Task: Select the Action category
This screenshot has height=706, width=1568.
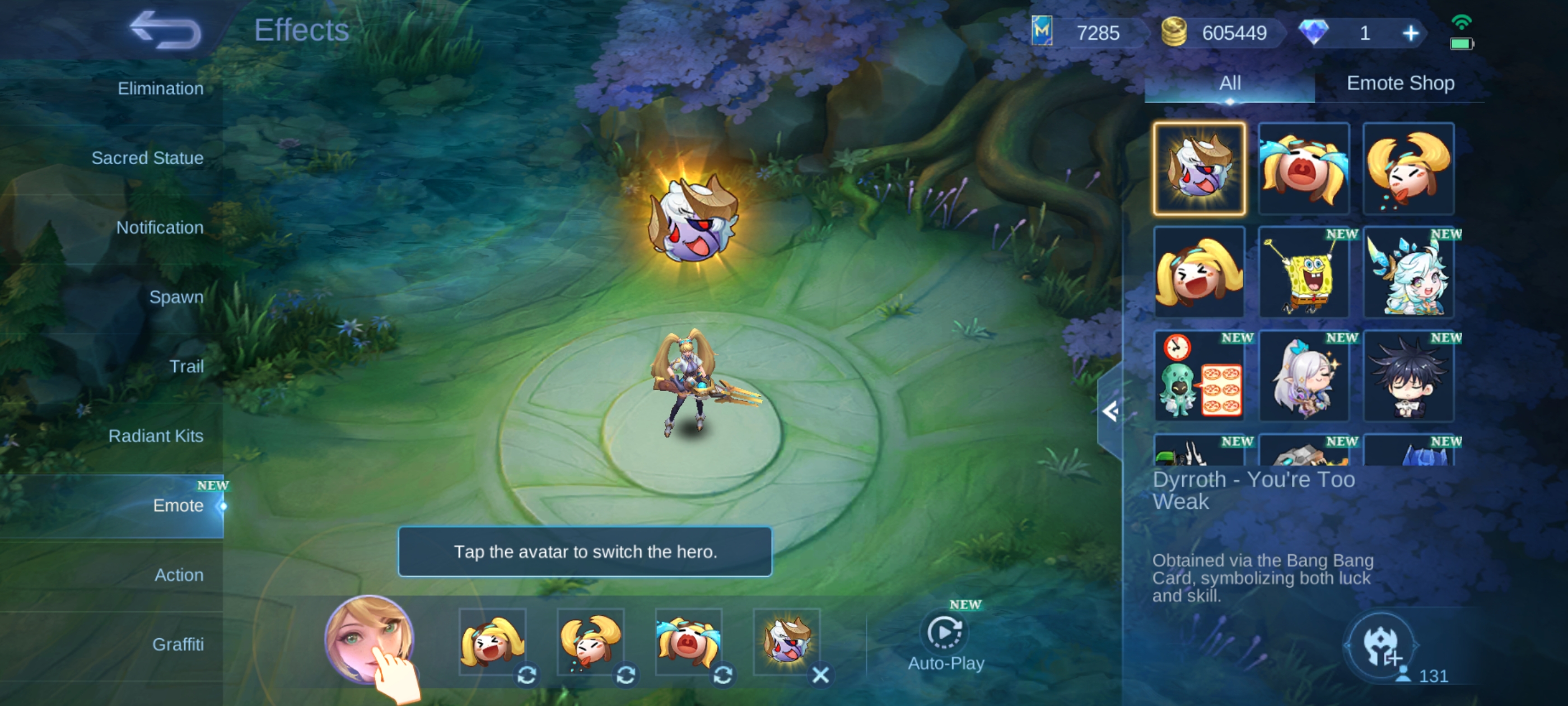Action: pyautogui.click(x=178, y=575)
